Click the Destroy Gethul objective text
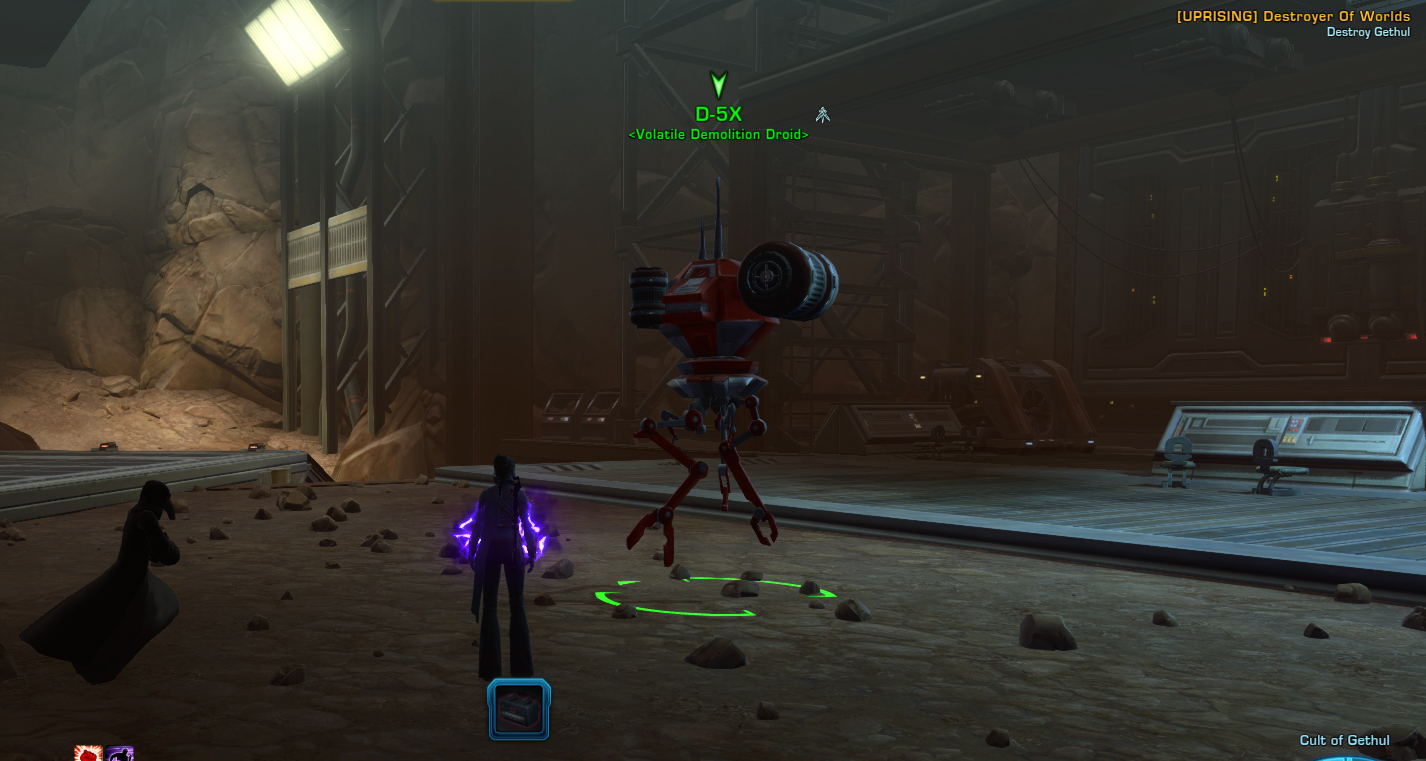 pyautogui.click(x=1368, y=31)
